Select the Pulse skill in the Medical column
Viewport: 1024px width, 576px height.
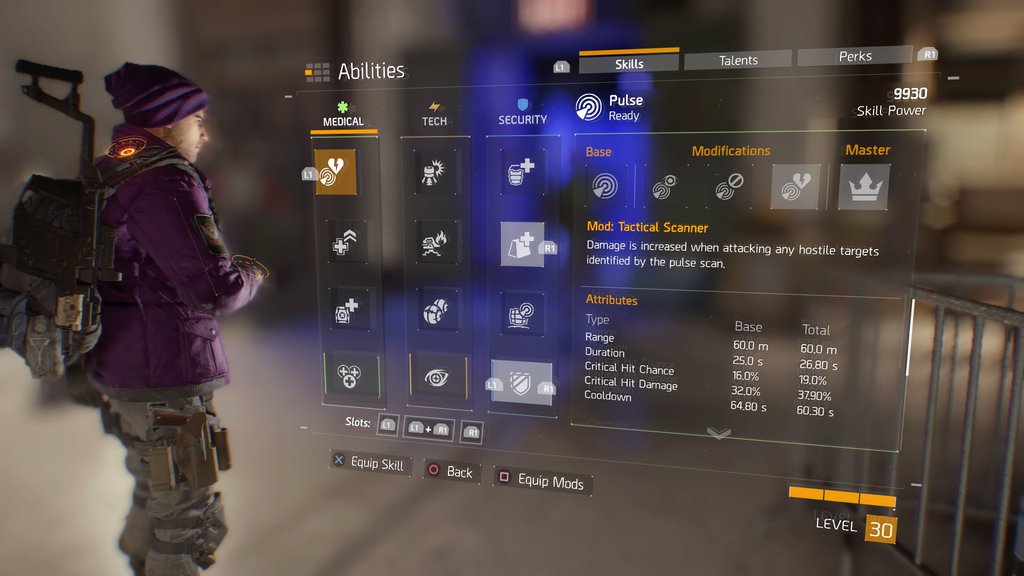336,171
